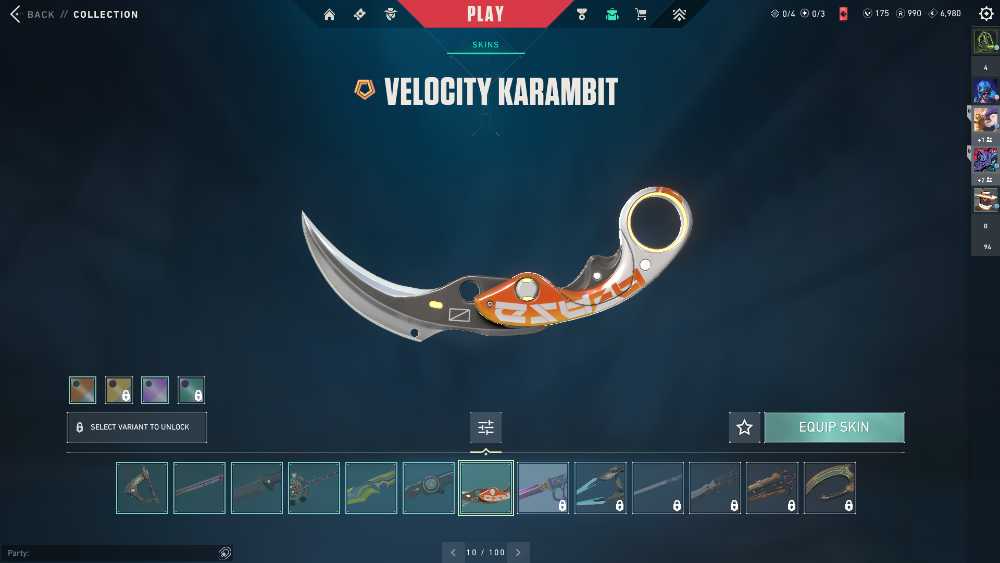Viewport: 1000px width, 563px height.
Task: Favorite this skin with the star button
Action: (x=744, y=427)
